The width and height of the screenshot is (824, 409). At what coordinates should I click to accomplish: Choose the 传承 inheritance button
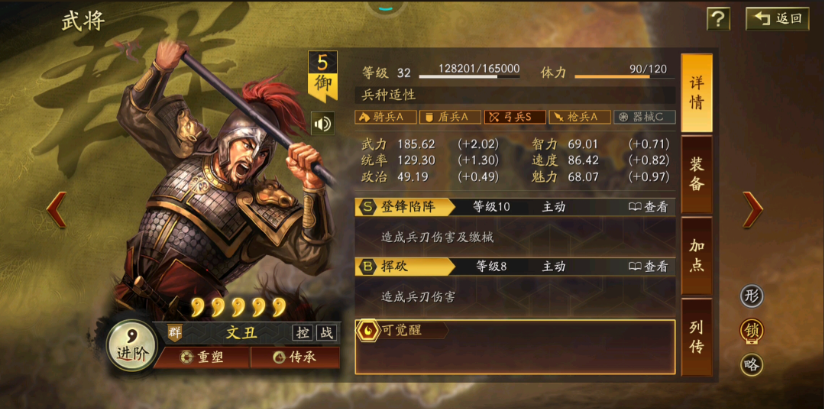tap(295, 357)
